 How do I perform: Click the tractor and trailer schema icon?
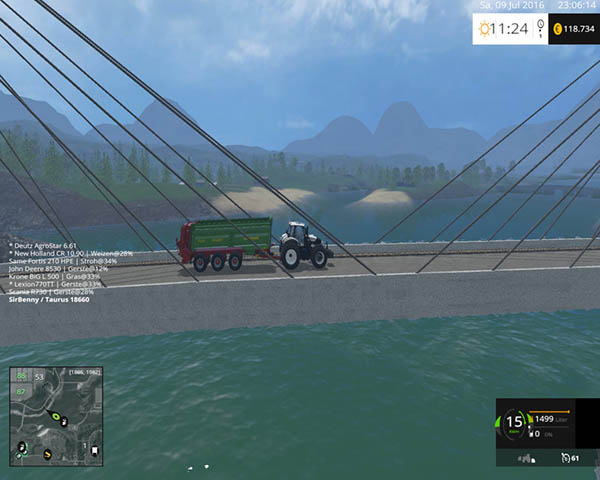[x=527, y=457]
